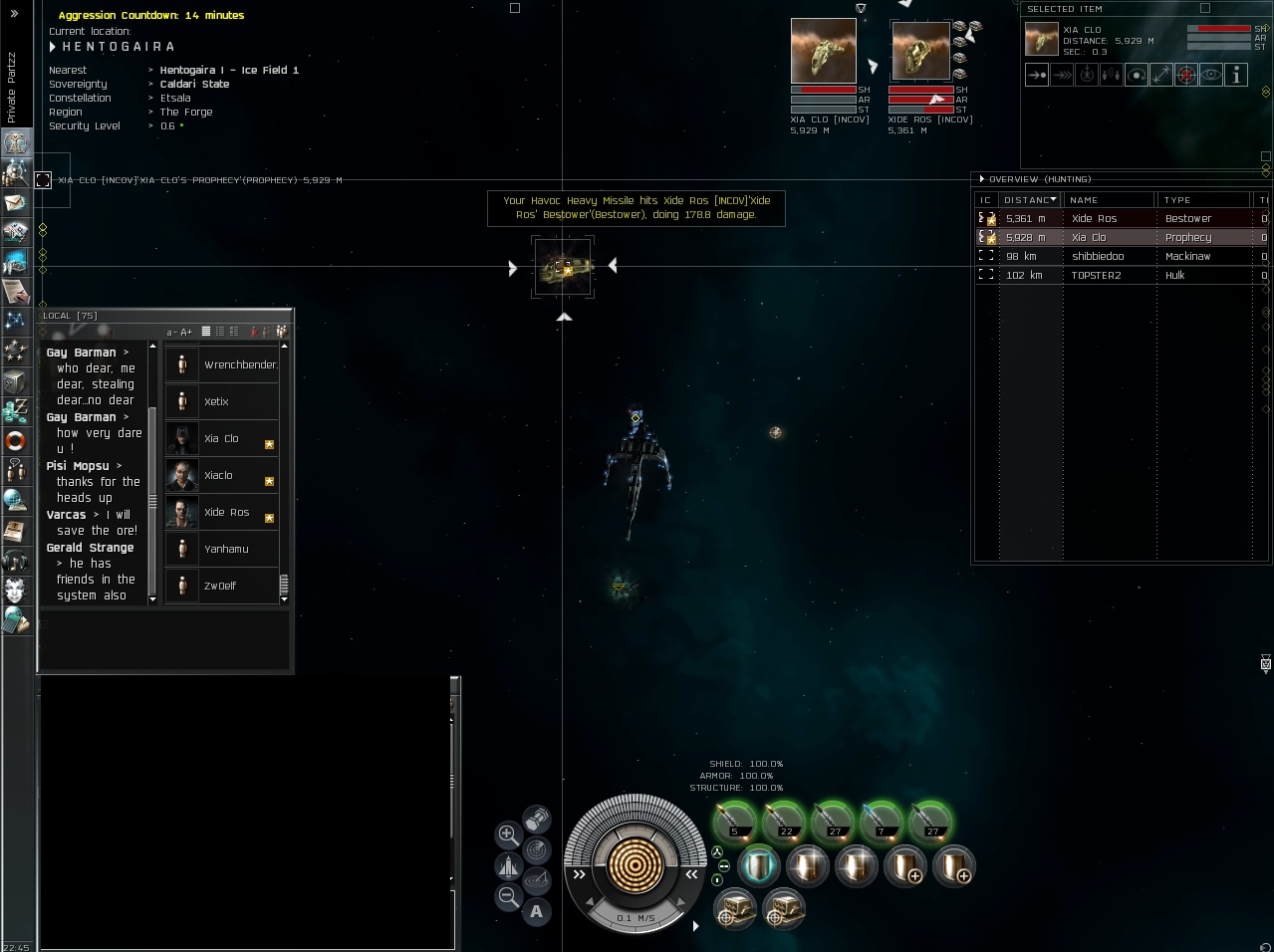Click the Look At eye icon
1274x952 pixels.
pyautogui.click(x=1210, y=75)
